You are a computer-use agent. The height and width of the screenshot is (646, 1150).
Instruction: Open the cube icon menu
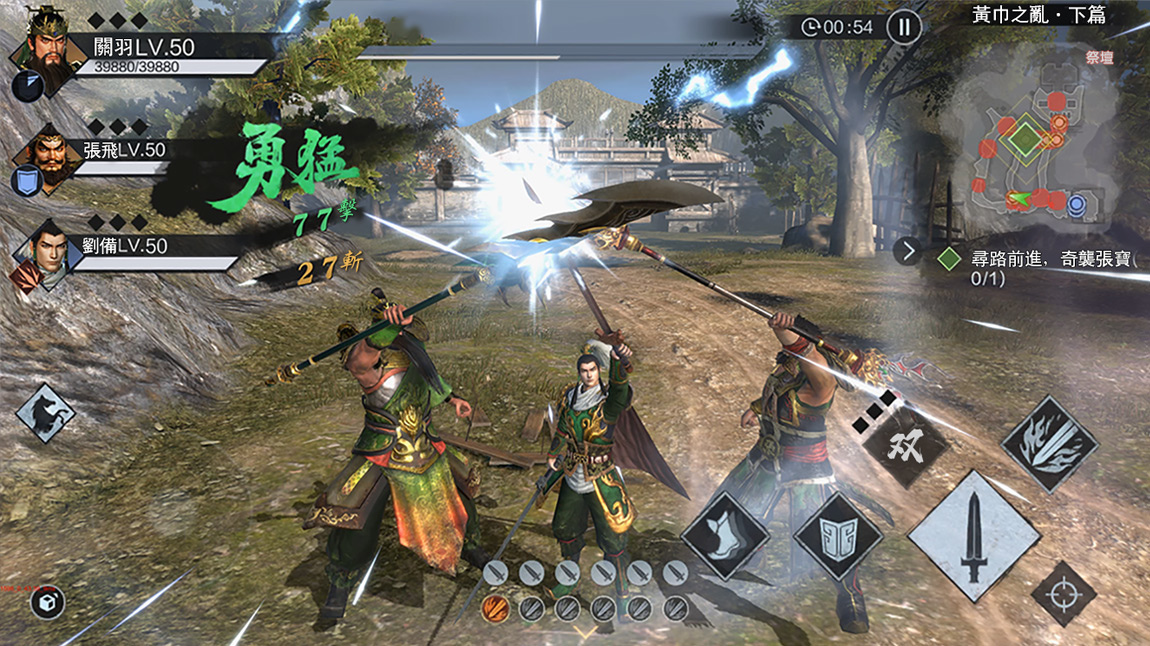47,601
